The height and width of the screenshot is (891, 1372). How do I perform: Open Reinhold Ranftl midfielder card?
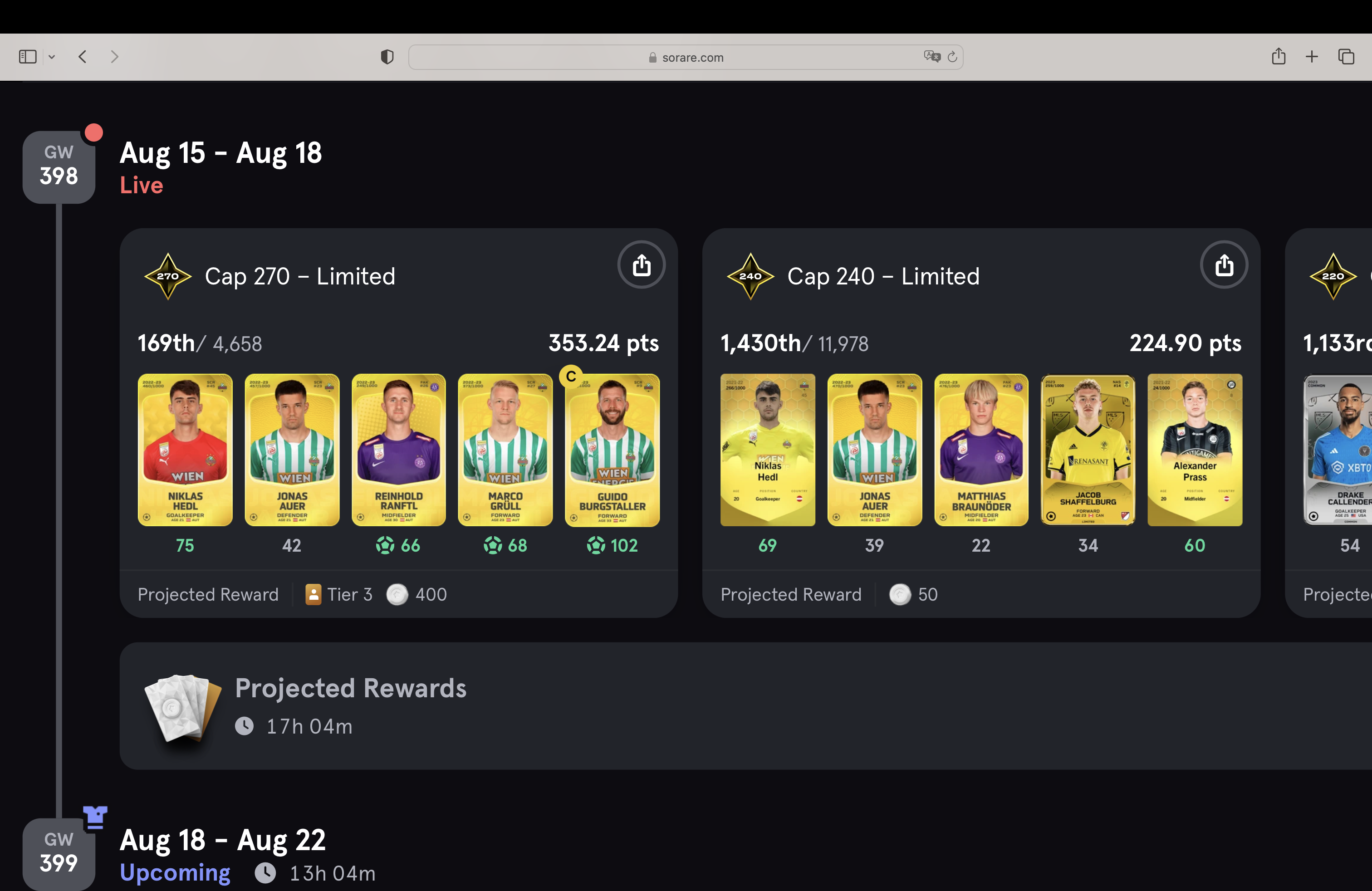click(x=398, y=450)
